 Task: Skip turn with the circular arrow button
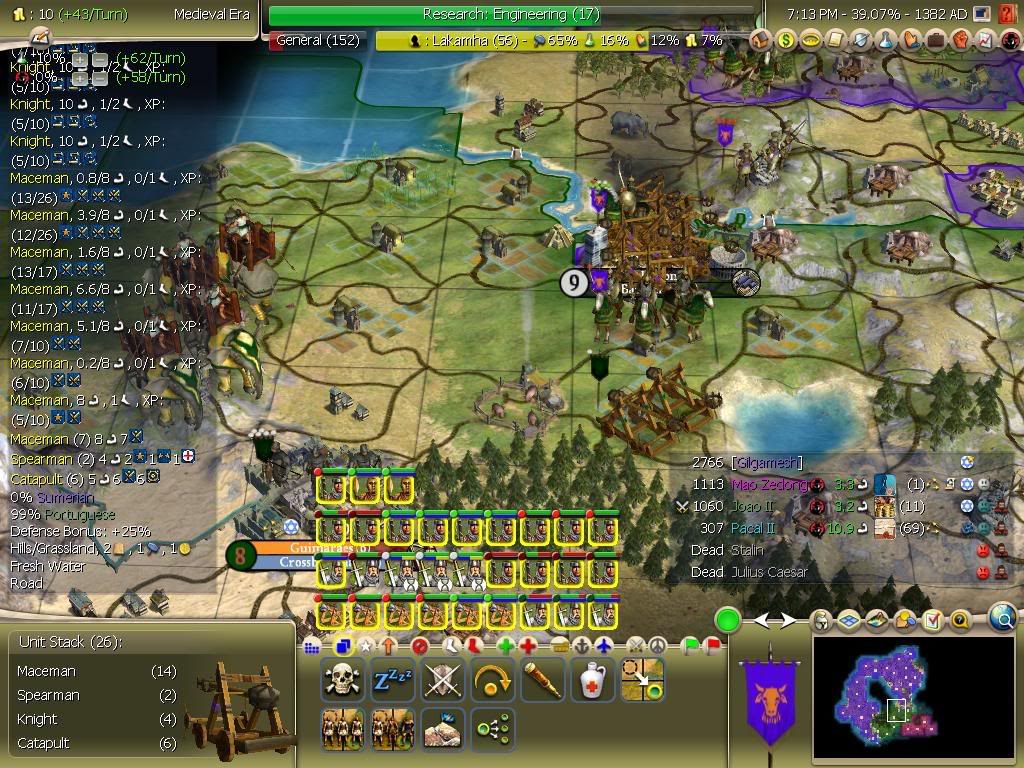[x=492, y=680]
